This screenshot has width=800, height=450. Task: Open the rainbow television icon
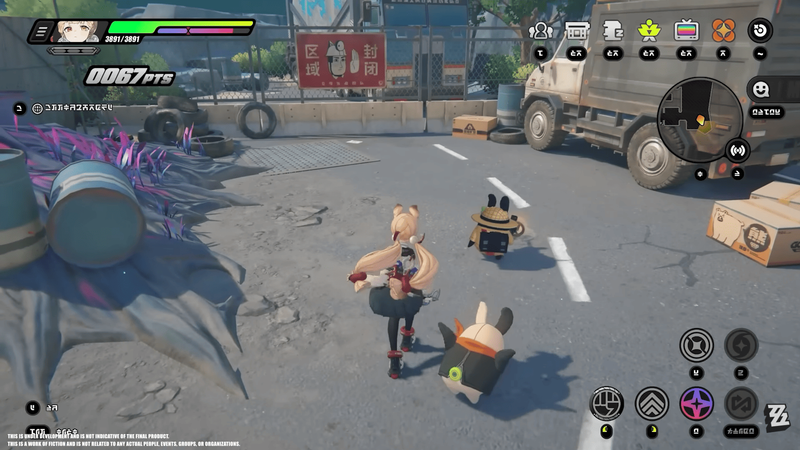pos(686,30)
